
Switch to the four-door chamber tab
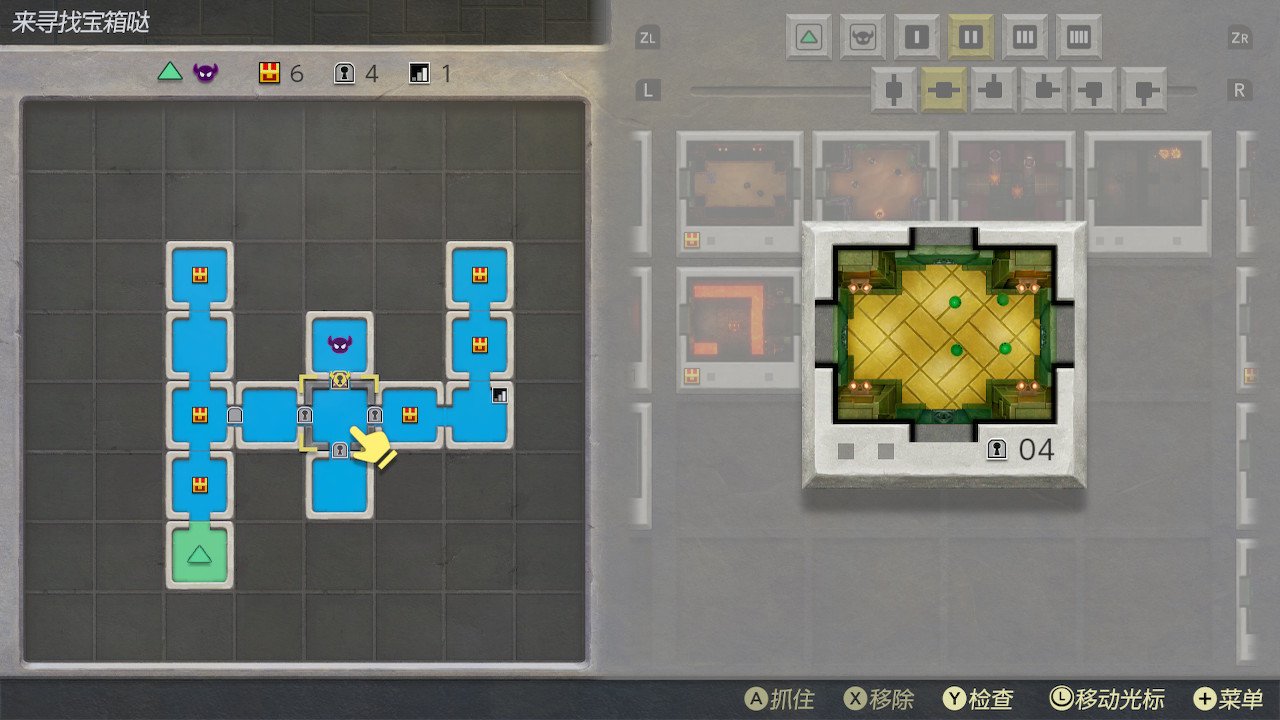(1078, 38)
